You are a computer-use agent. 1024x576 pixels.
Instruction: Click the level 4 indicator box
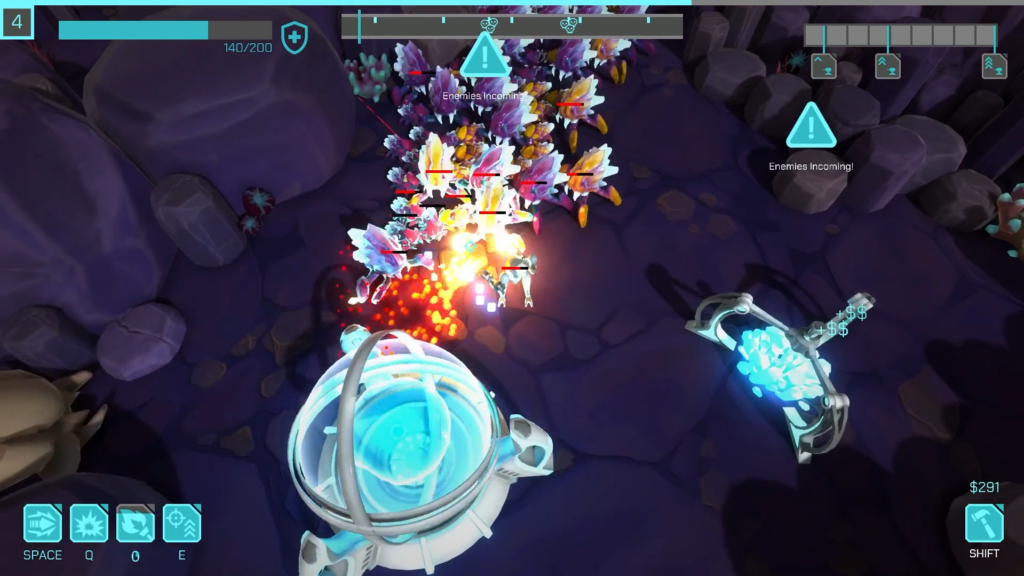(x=18, y=21)
